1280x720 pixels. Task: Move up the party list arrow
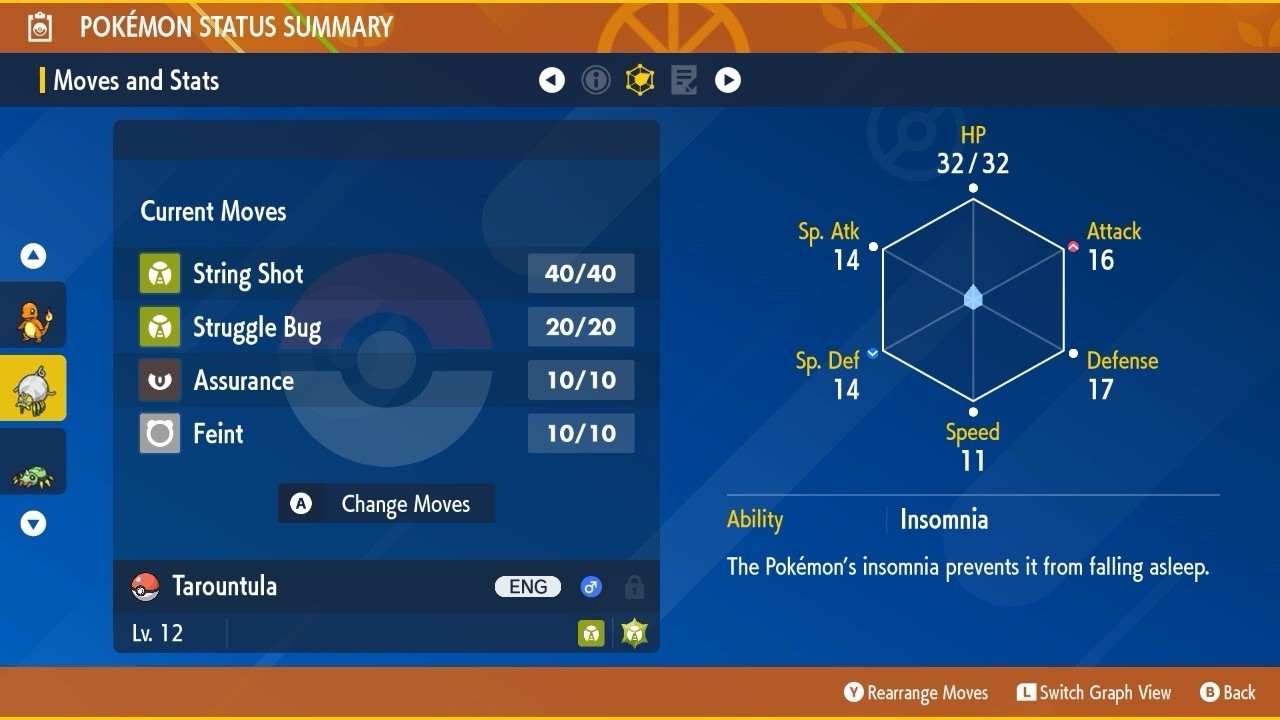pyautogui.click(x=33, y=257)
